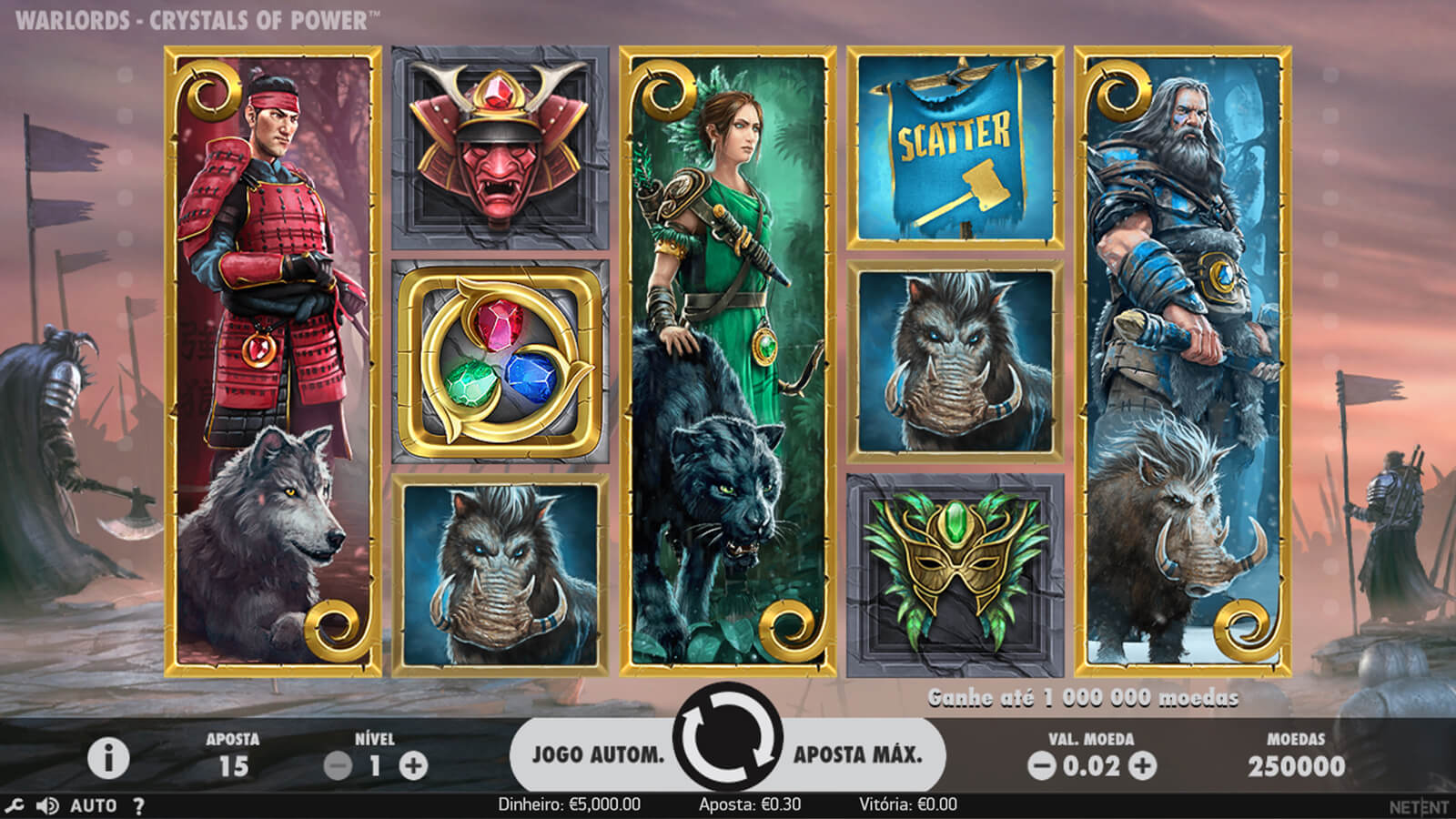This screenshot has width=1456, height=819.
Task: Open the wrench game settings
Action: coord(15,805)
